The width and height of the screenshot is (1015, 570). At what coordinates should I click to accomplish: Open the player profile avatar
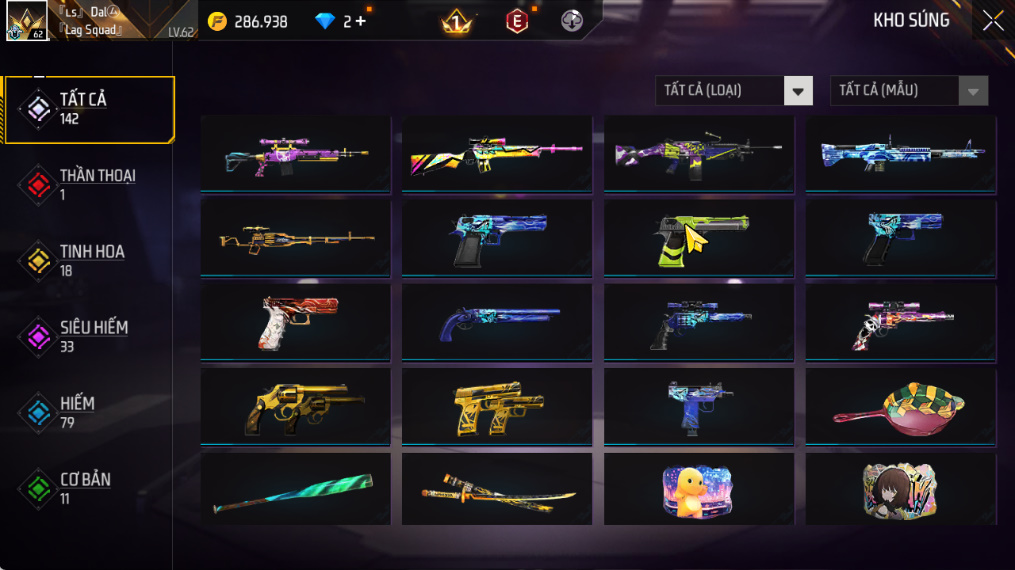[x=27, y=21]
